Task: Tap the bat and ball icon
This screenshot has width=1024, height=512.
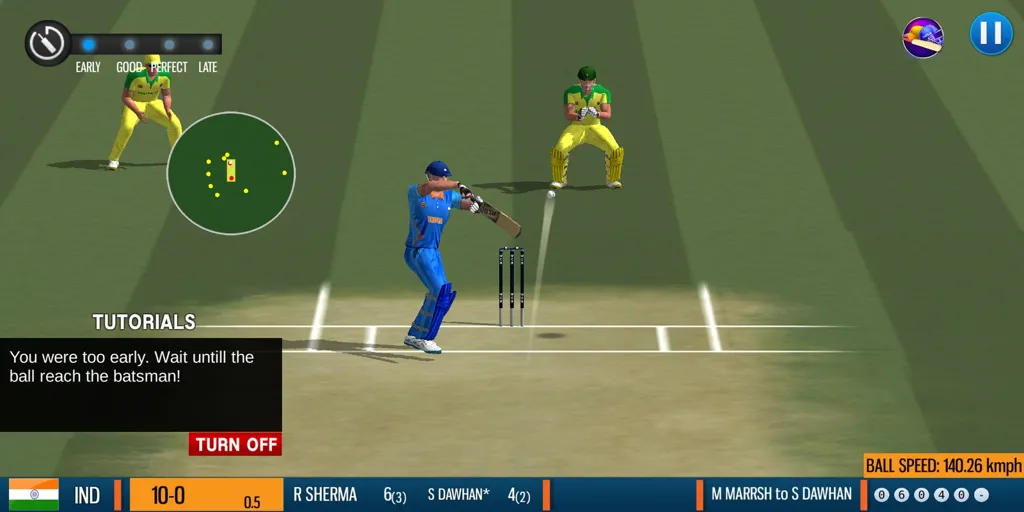Action: (923, 38)
